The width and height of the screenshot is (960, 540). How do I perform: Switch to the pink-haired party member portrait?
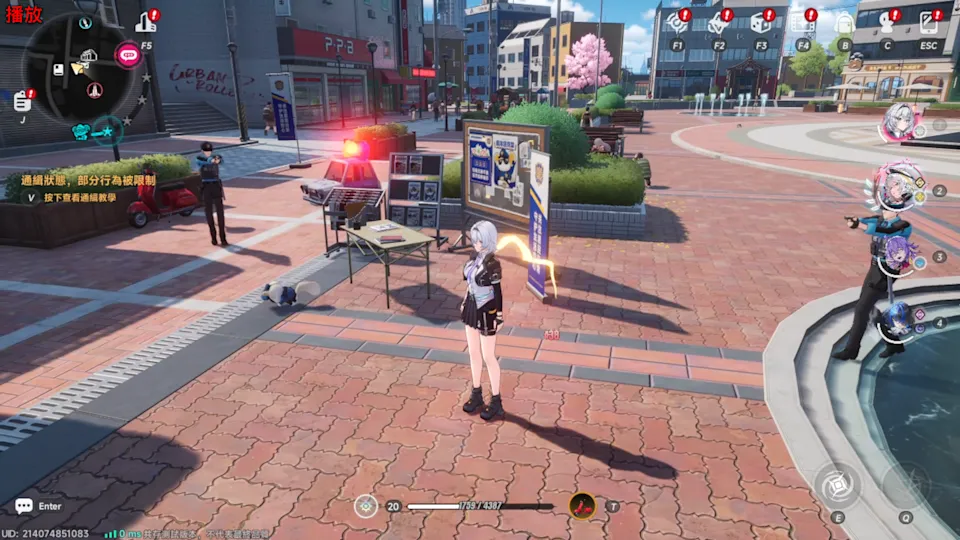click(x=894, y=187)
